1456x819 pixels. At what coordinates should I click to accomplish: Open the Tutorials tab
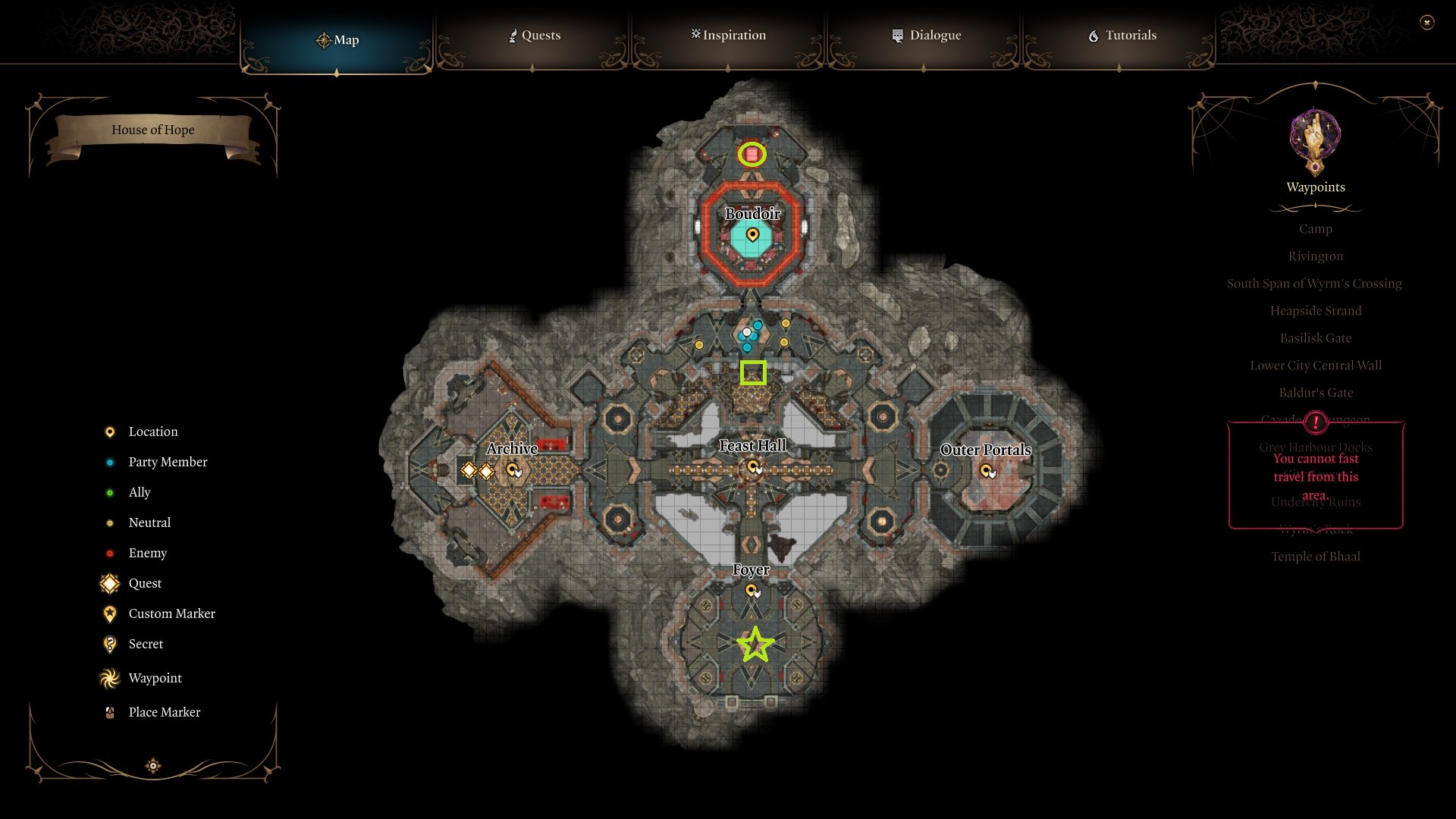(x=1122, y=35)
